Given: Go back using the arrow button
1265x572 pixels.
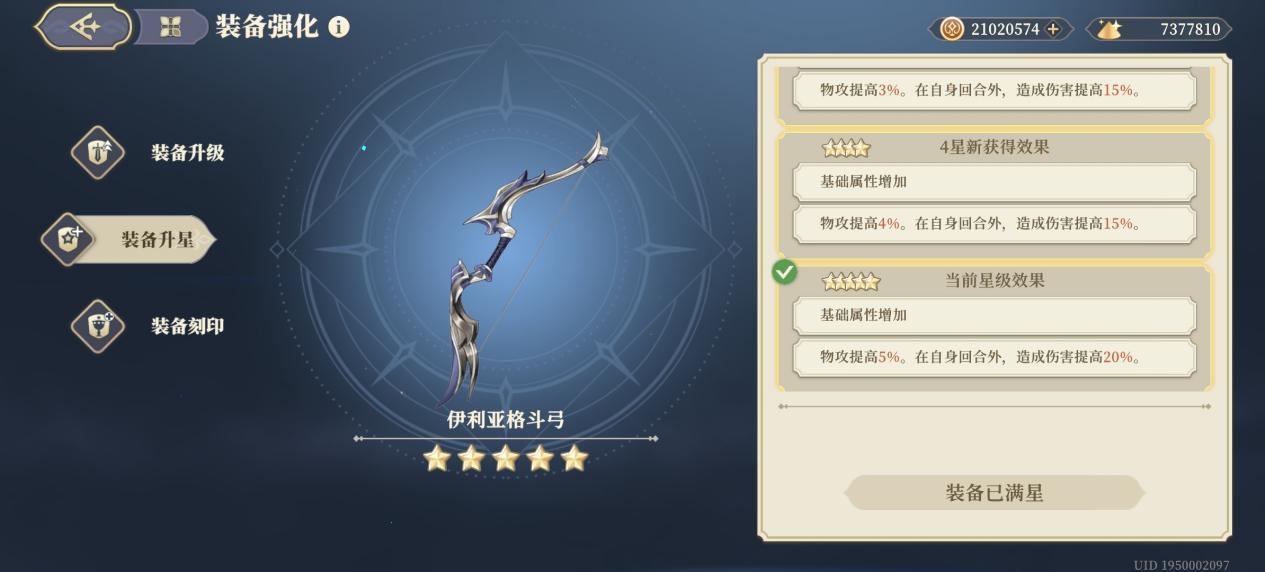Looking at the screenshot, I should [x=84, y=27].
